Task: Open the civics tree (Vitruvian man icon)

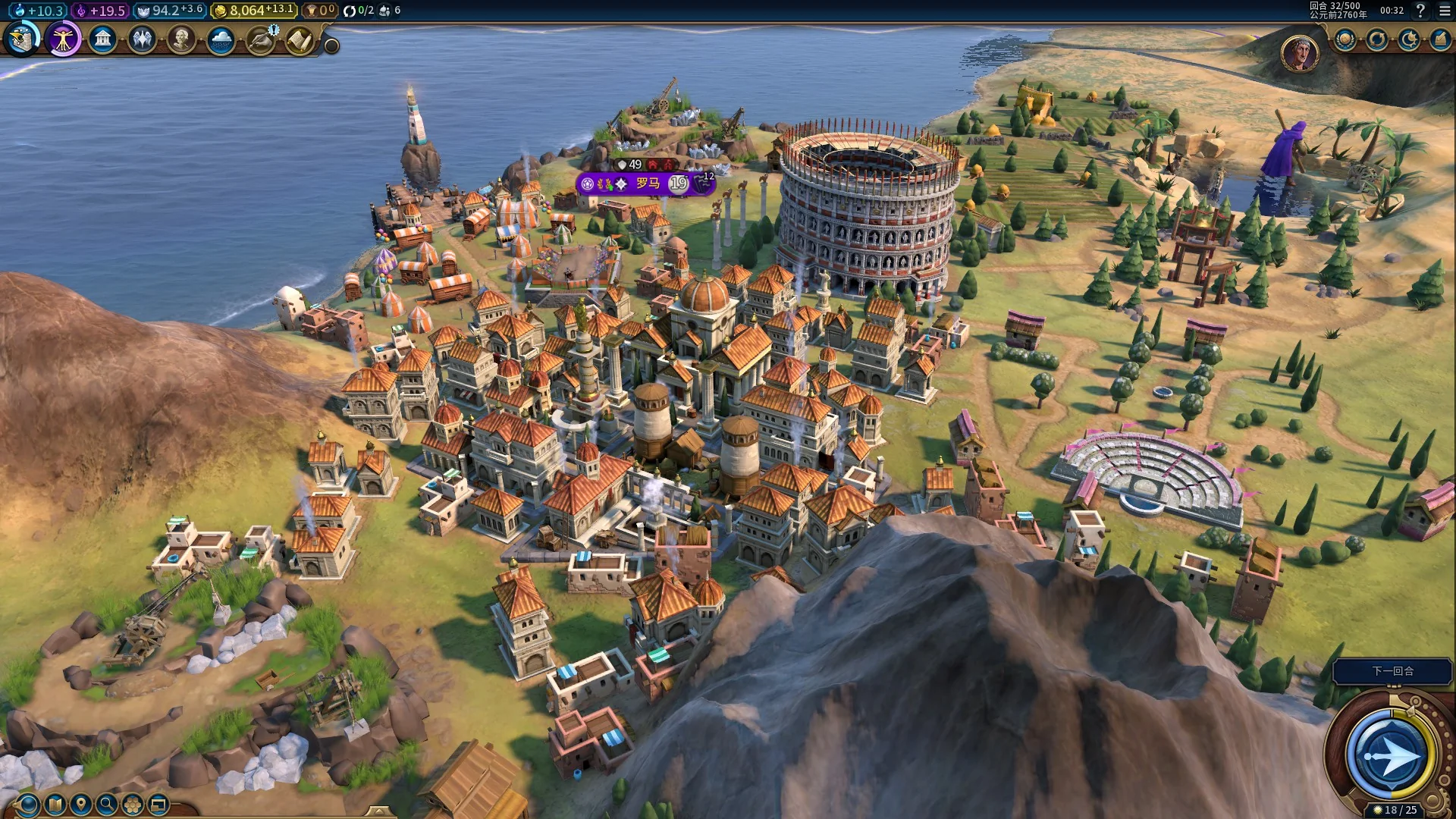Action: click(x=63, y=39)
